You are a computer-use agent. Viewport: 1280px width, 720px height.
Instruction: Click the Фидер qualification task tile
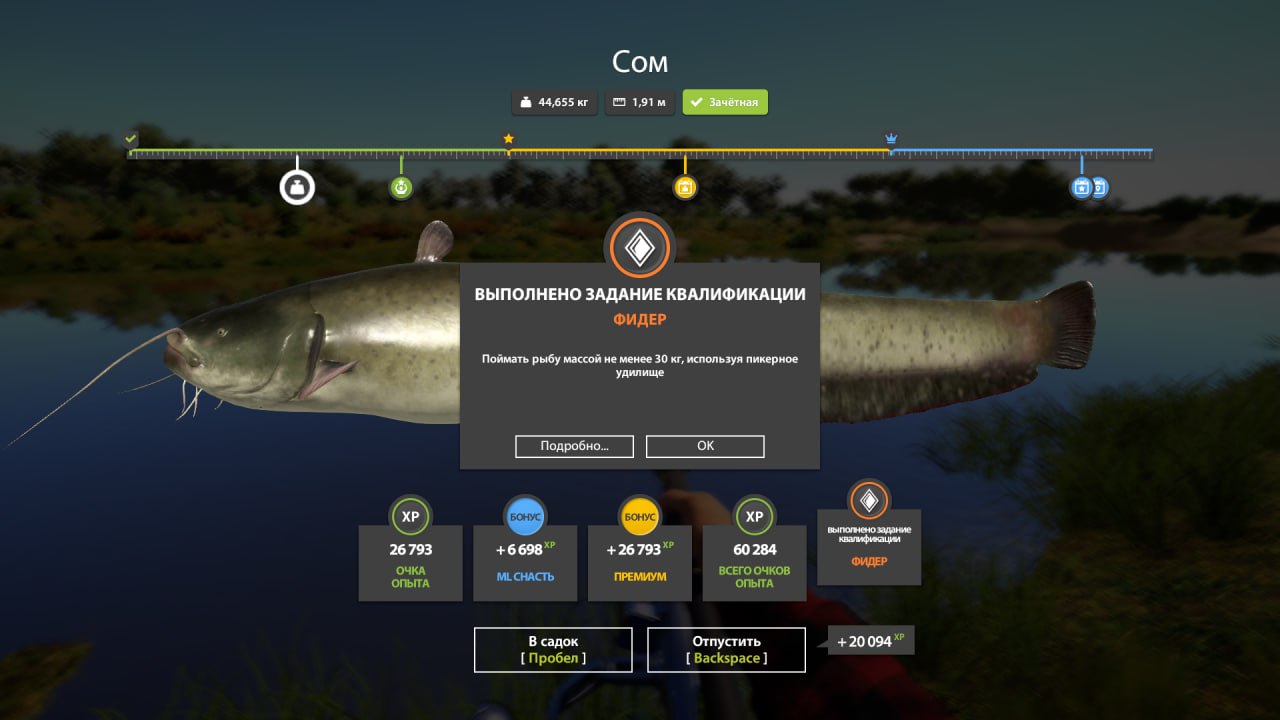click(x=869, y=540)
